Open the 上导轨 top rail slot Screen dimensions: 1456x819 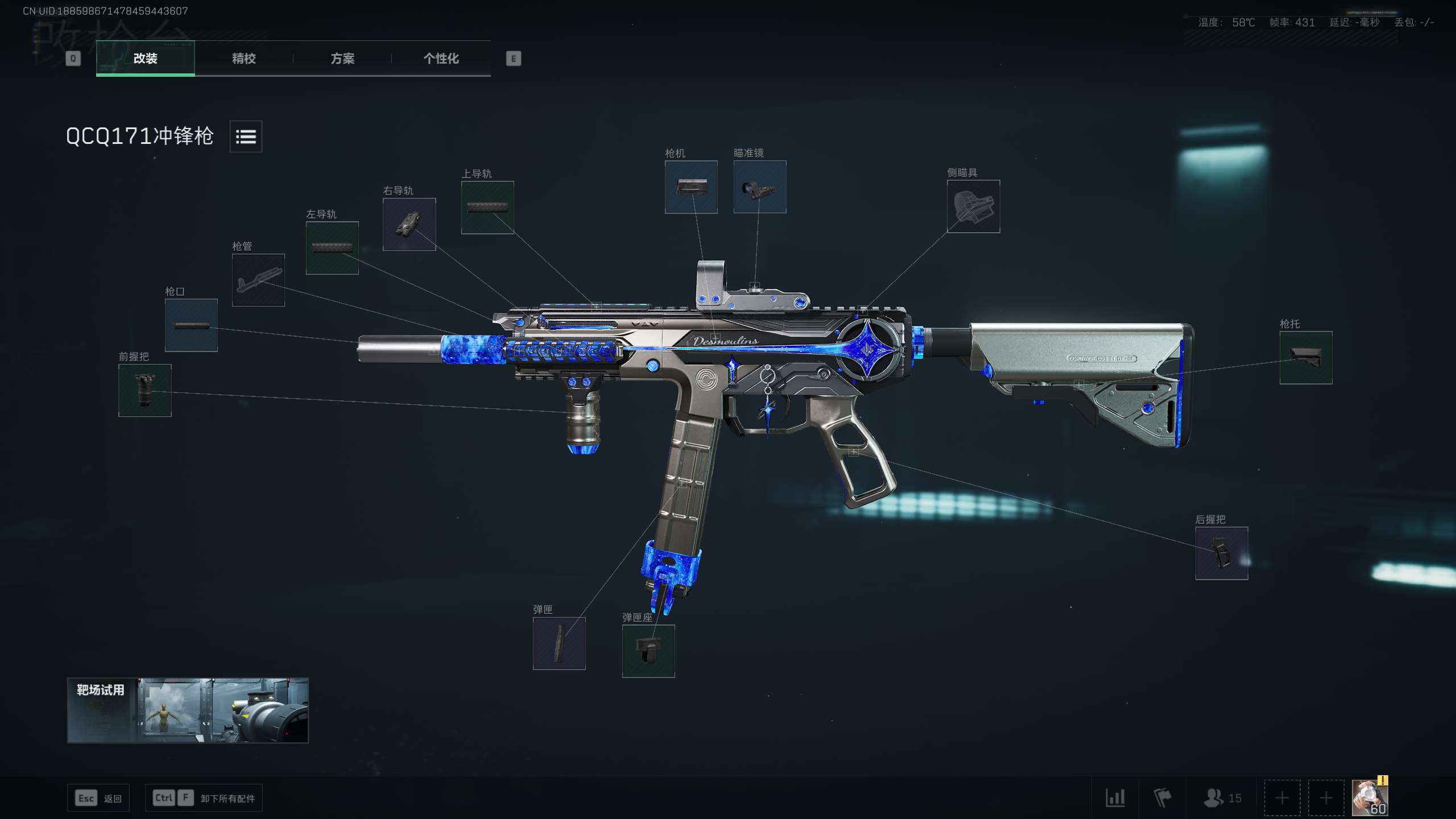coord(487,208)
